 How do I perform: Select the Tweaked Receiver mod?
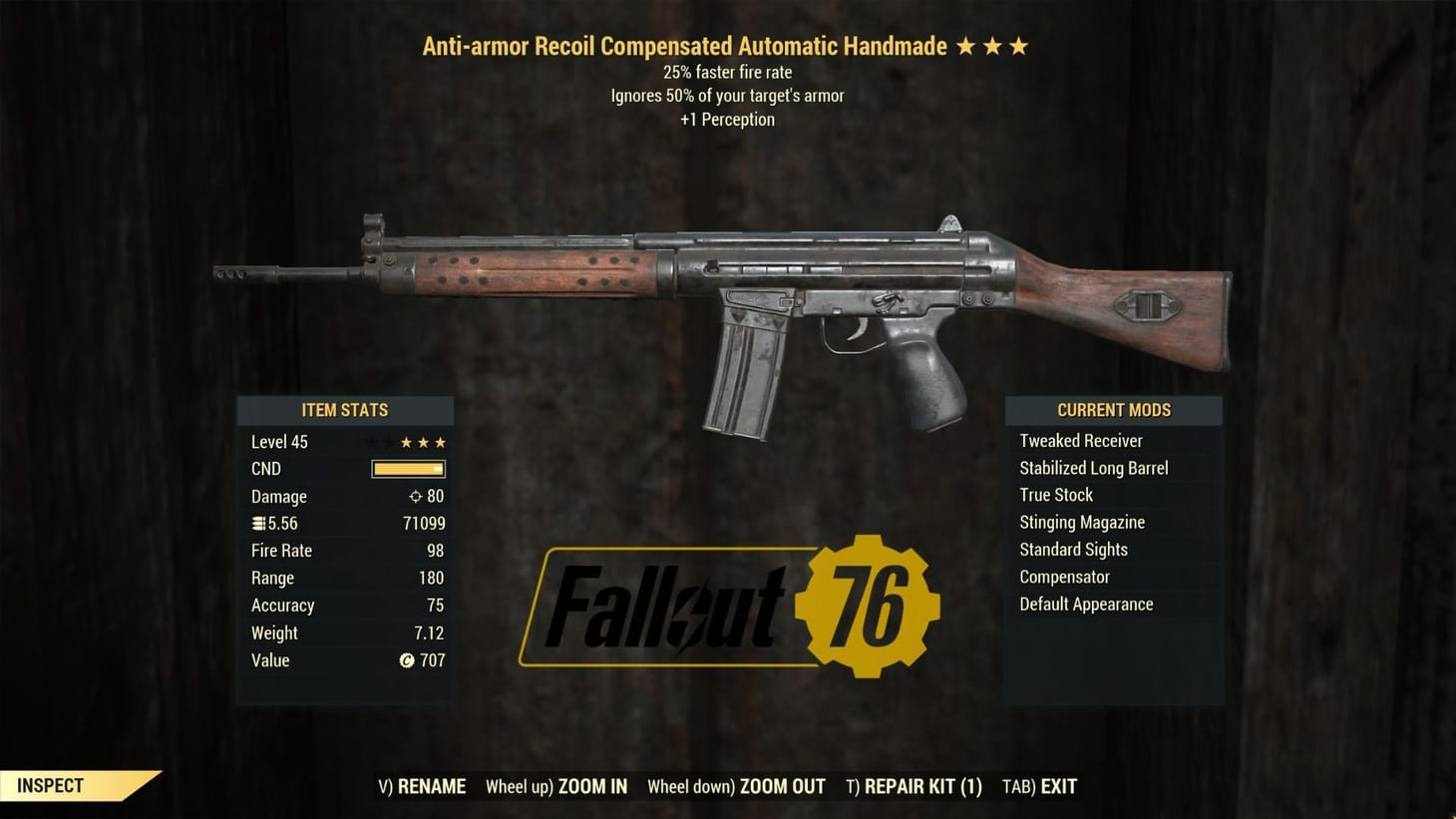[1081, 440]
